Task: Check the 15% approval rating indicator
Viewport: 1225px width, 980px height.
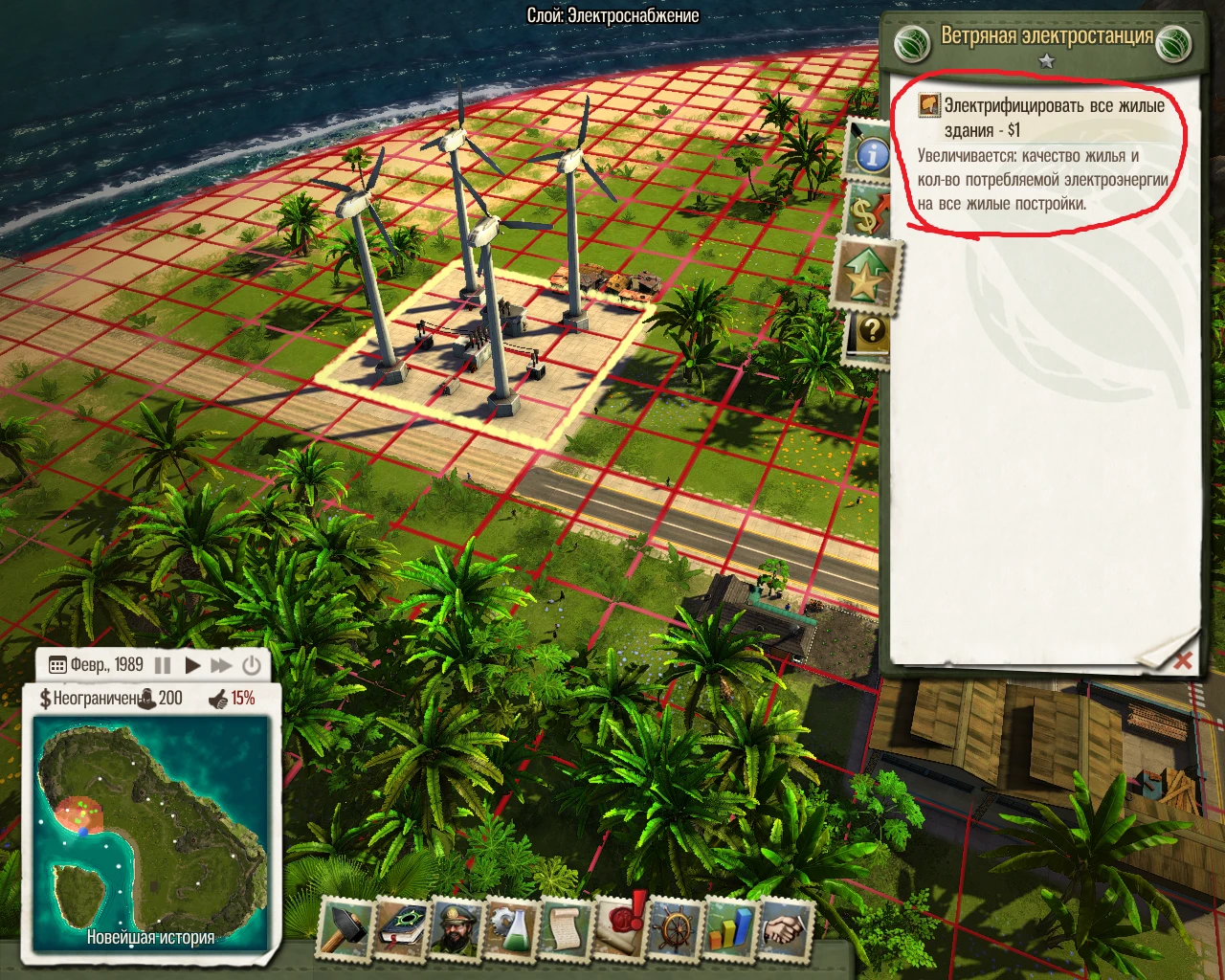Action: pyautogui.click(x=244, y=700)
